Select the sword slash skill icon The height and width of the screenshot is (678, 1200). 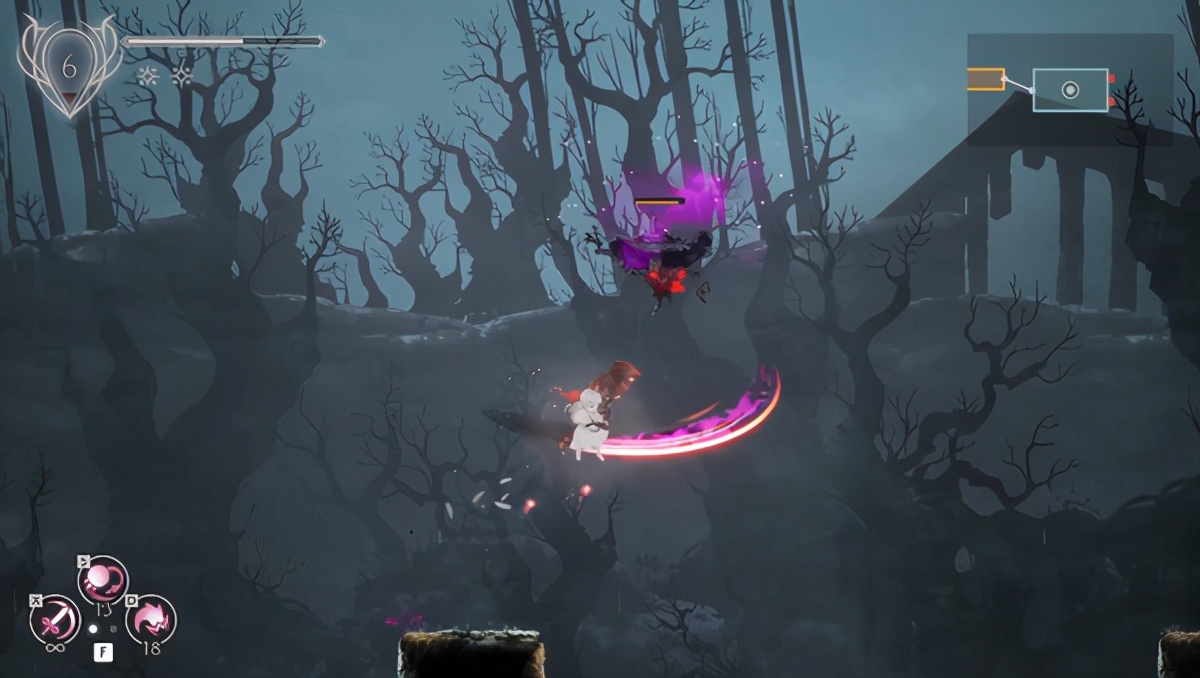pyautogui.click(x=54, y=620)
